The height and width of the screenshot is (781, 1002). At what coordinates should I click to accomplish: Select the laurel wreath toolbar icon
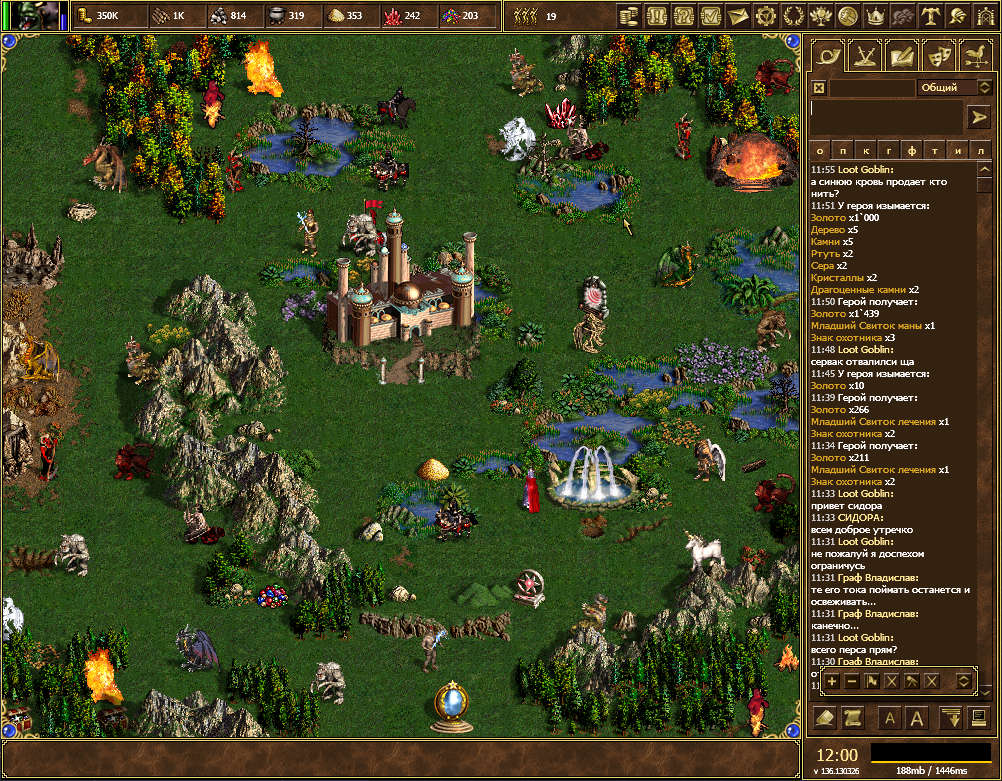click(793, 15)
